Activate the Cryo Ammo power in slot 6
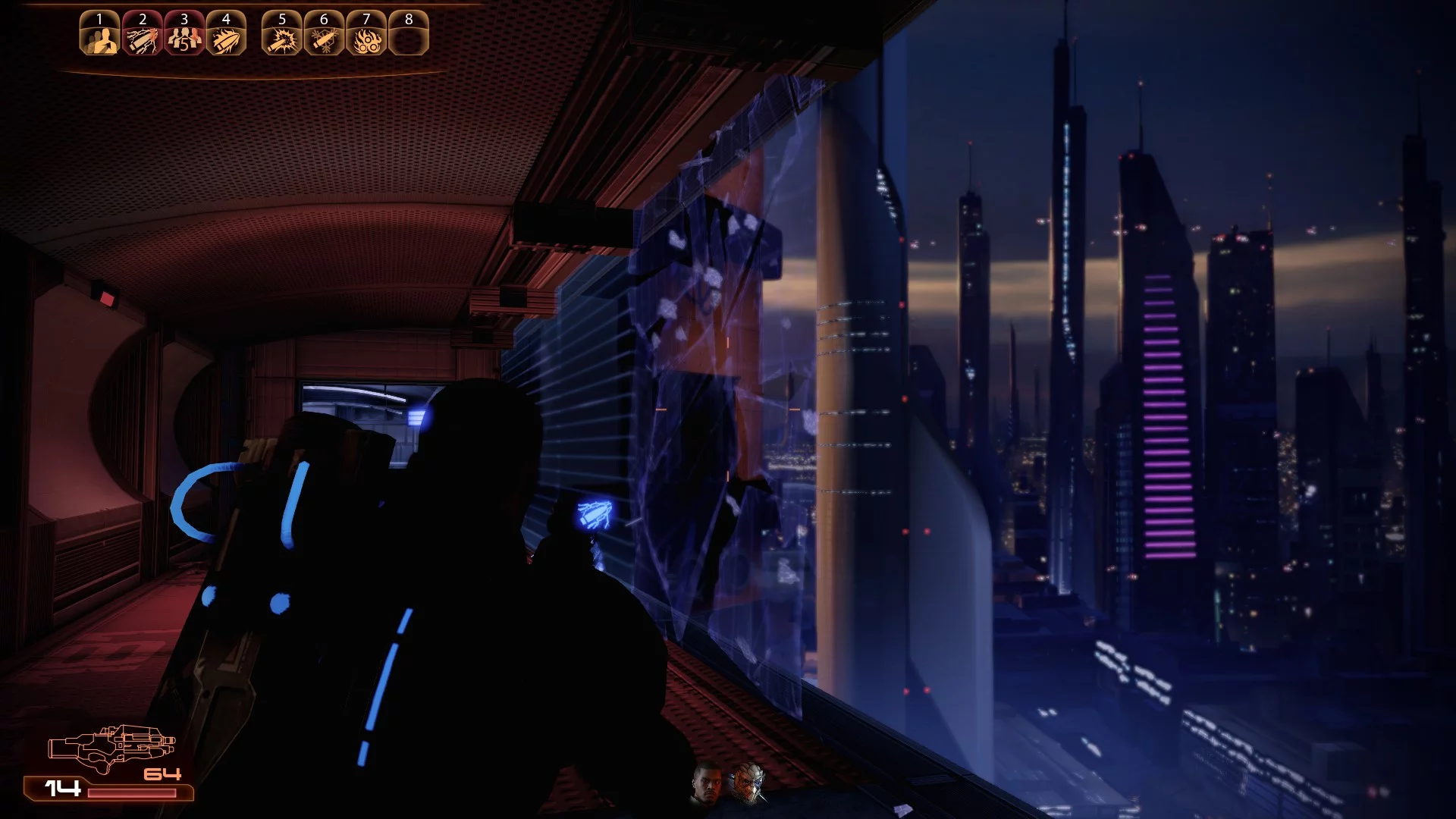Viewport: 1456px width, 819px height. [324, 33]
